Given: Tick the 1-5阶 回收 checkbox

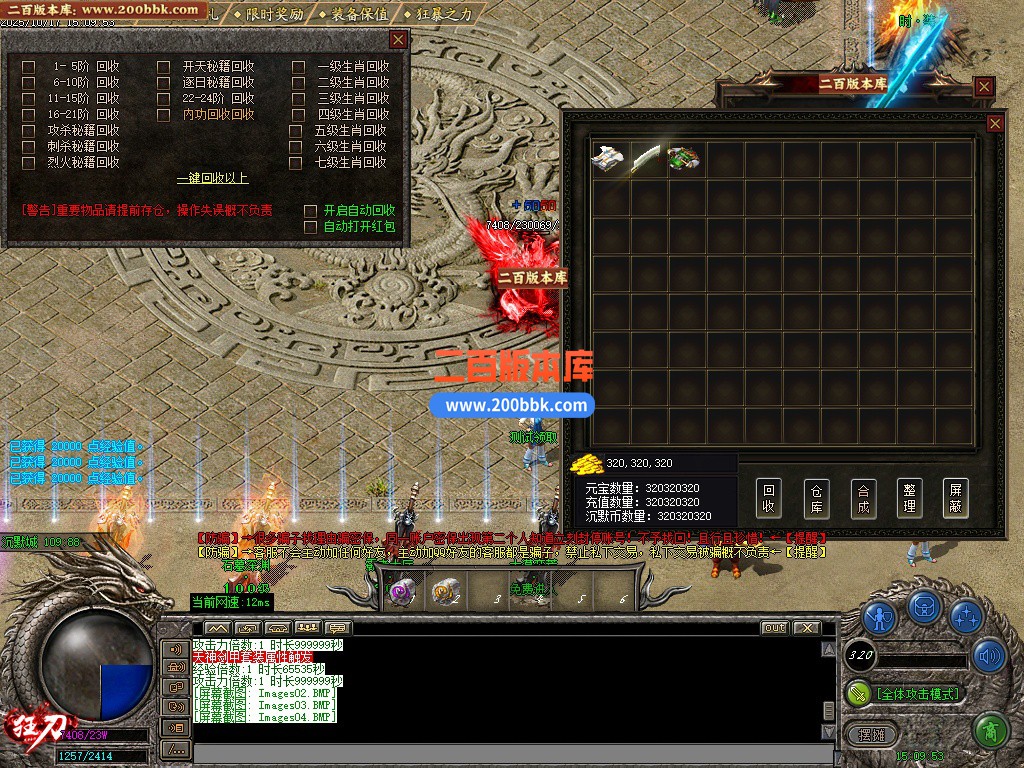Looking at the screenshot, I should pos(29,67).
